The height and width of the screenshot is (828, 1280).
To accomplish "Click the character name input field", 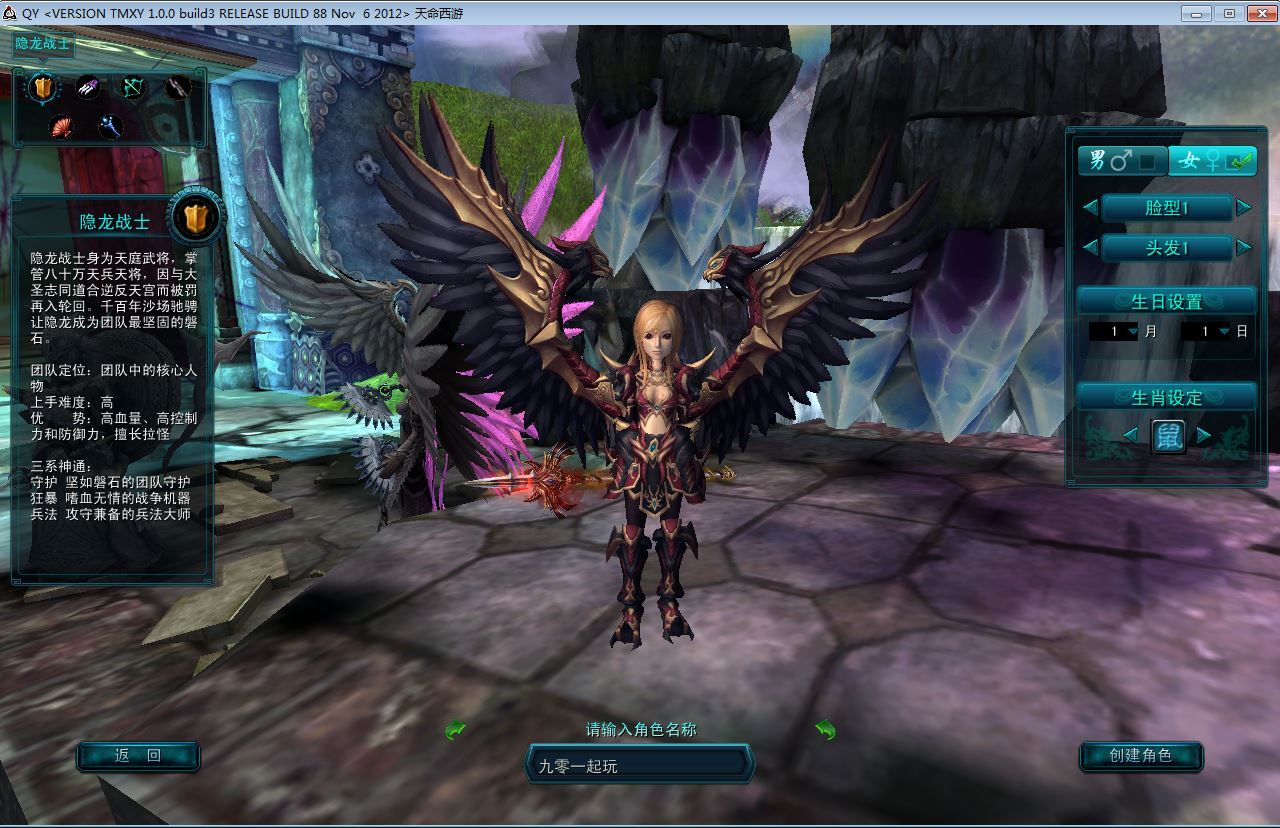I will click(638, 766).
